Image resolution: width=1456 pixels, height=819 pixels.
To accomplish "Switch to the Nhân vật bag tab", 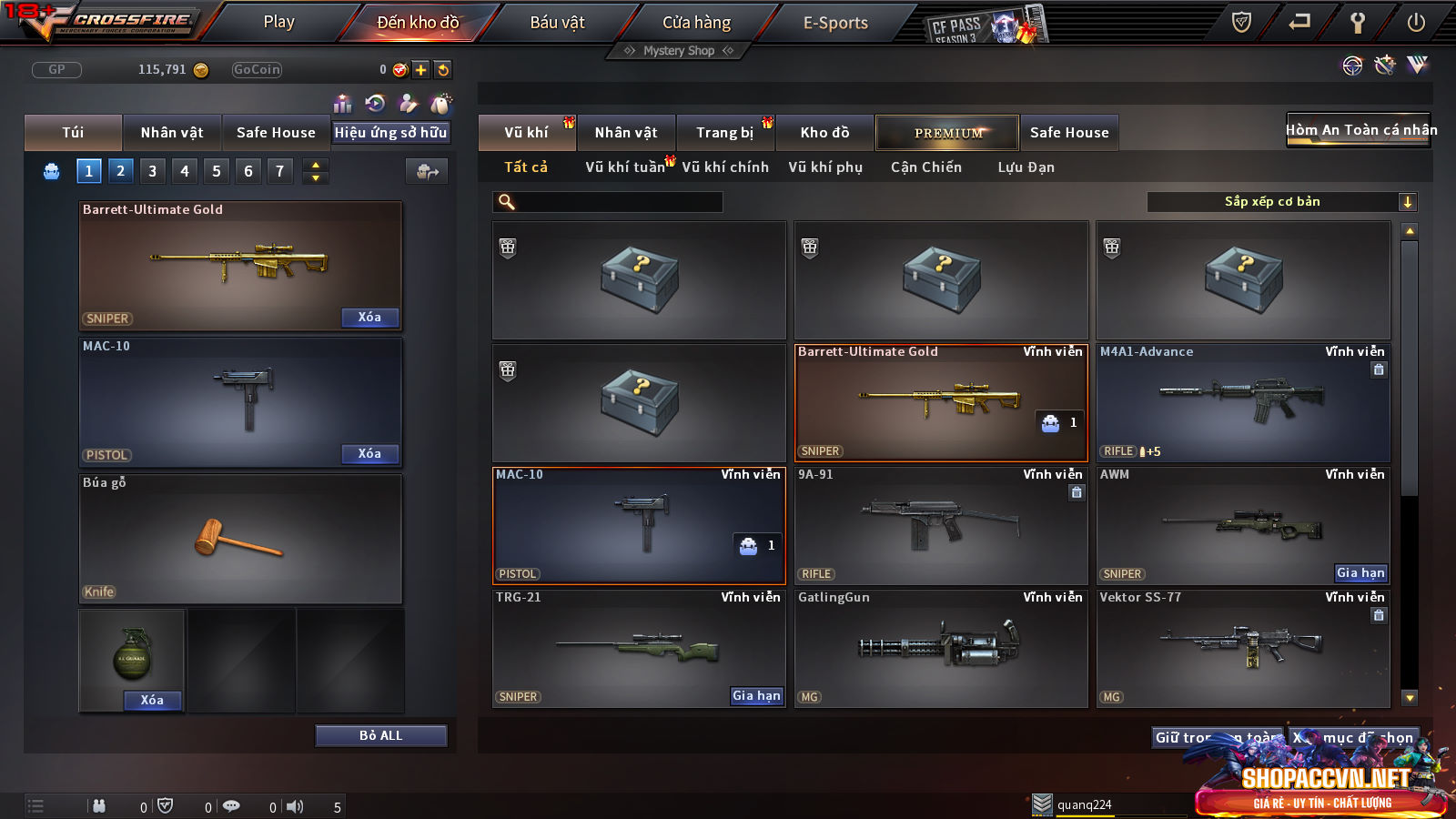I will [x=172, y=133].
